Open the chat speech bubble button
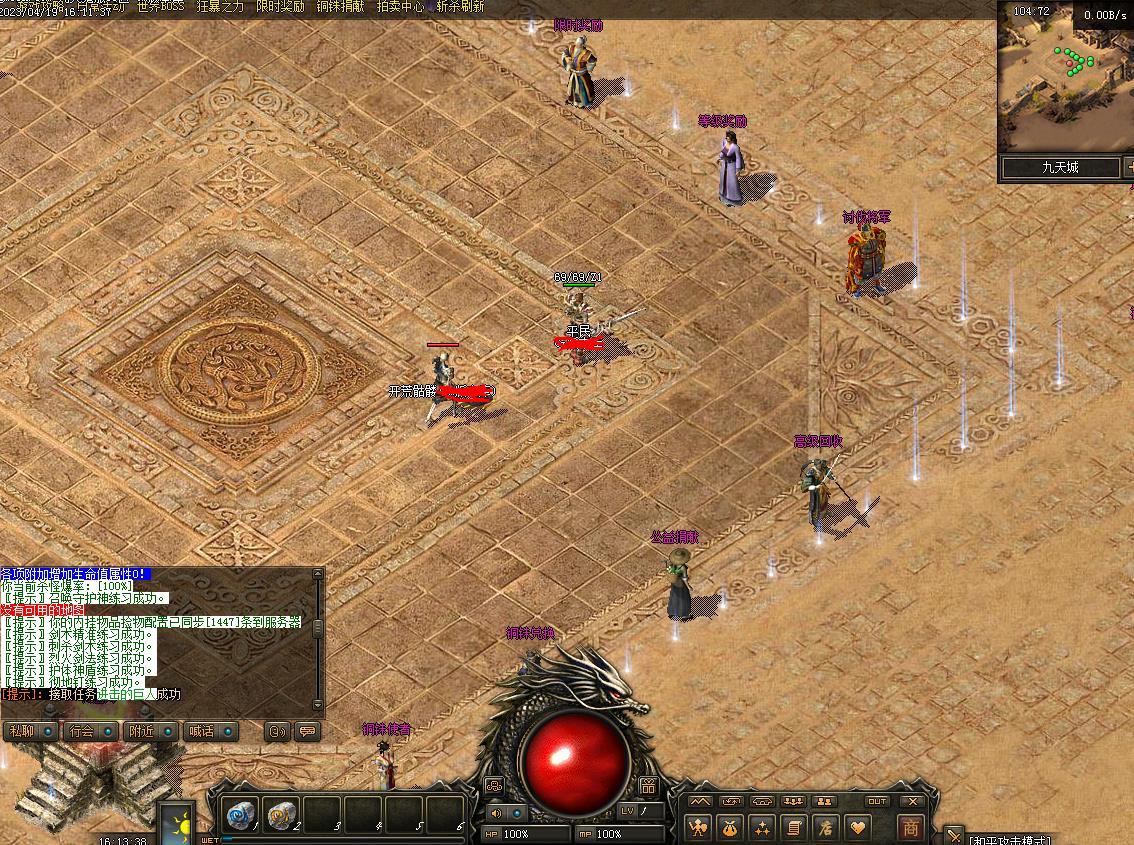The width and height of the screenshot is (1134, 845). pos(308,731)
